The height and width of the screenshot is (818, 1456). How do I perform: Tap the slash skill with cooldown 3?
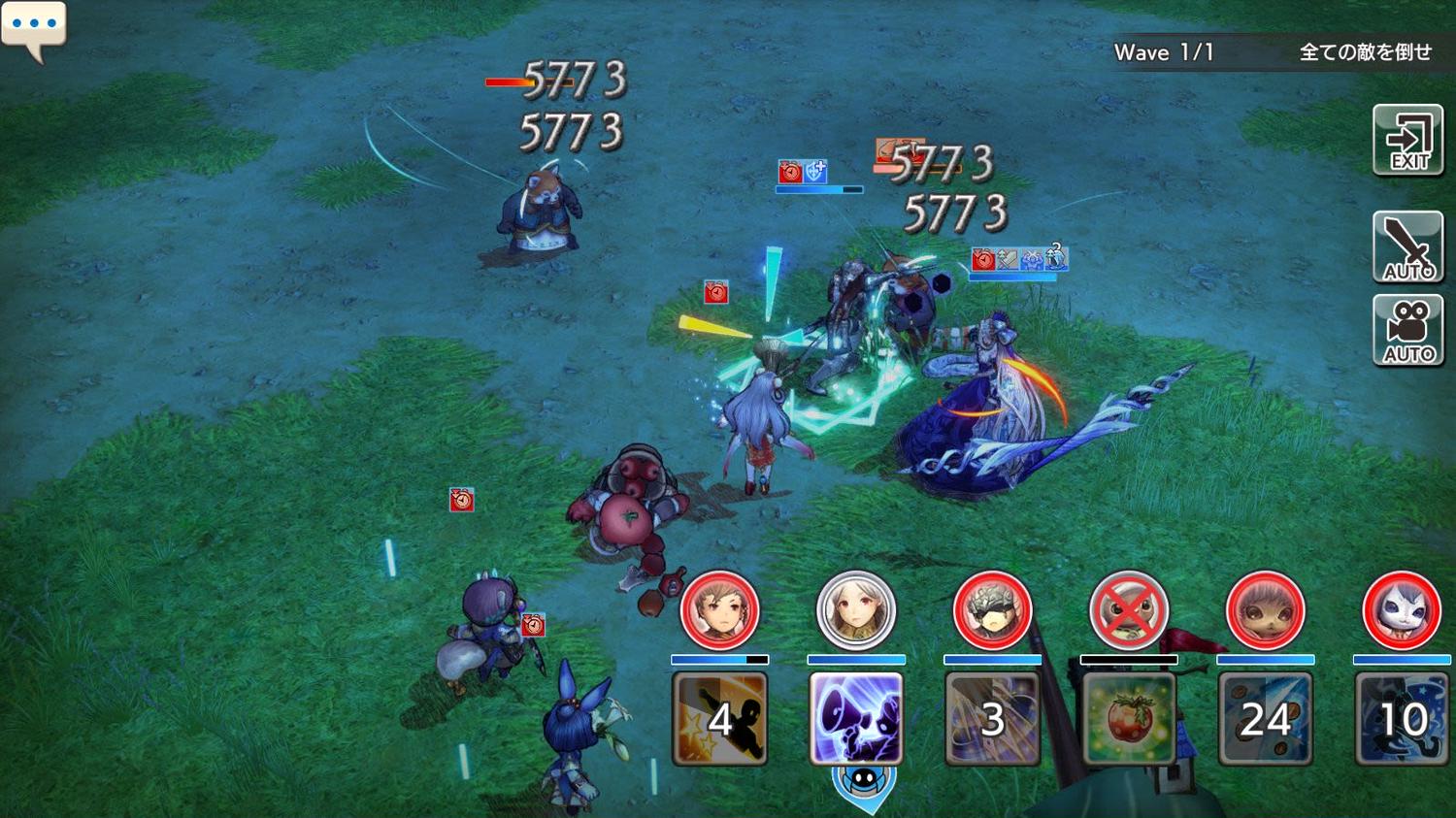pos(992,719)
